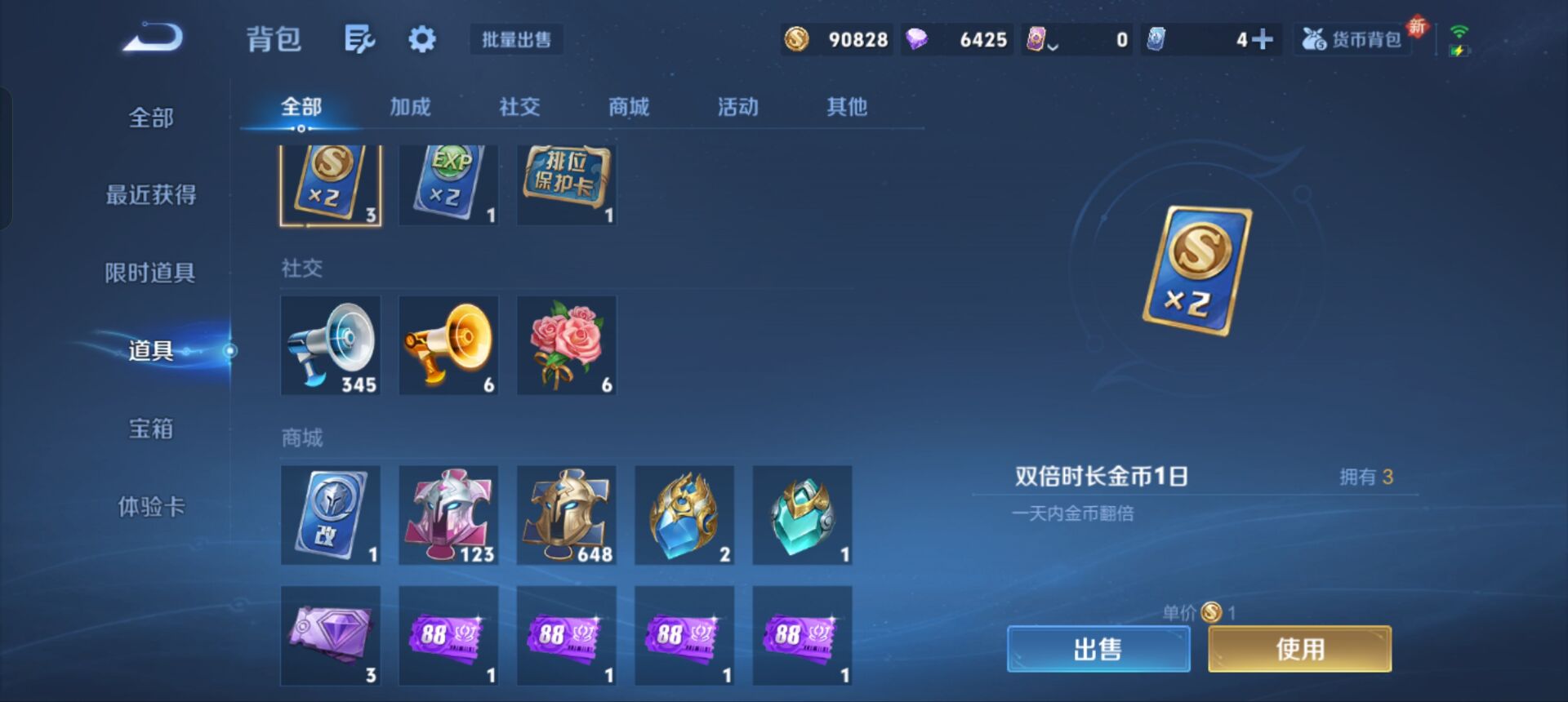This screenshot has height=702, width=1568.
Task: Open the 体验卡 category in sidebar
Action: click(x=151, y=506)
